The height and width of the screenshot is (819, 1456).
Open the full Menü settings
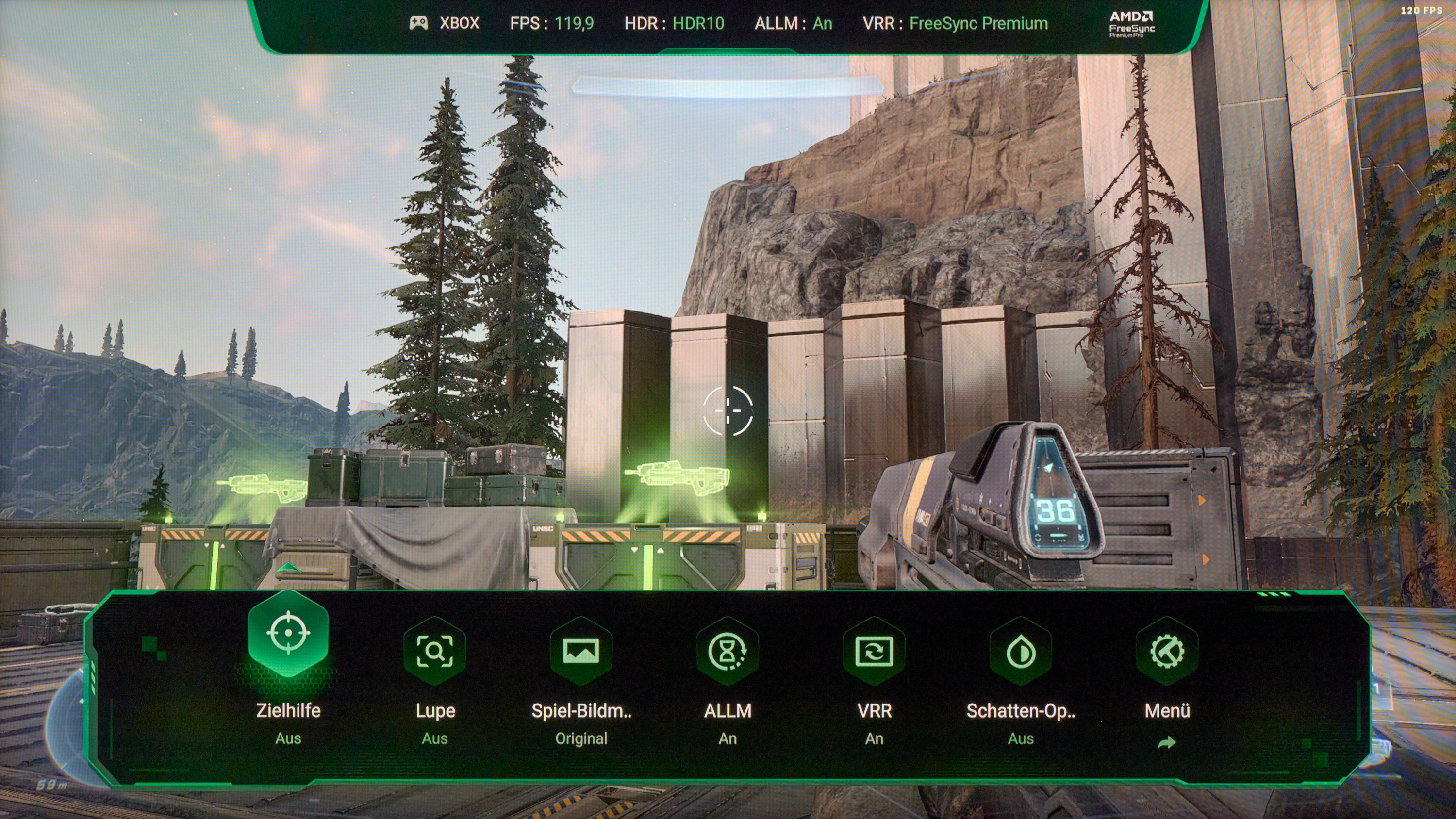point(1167,652)
